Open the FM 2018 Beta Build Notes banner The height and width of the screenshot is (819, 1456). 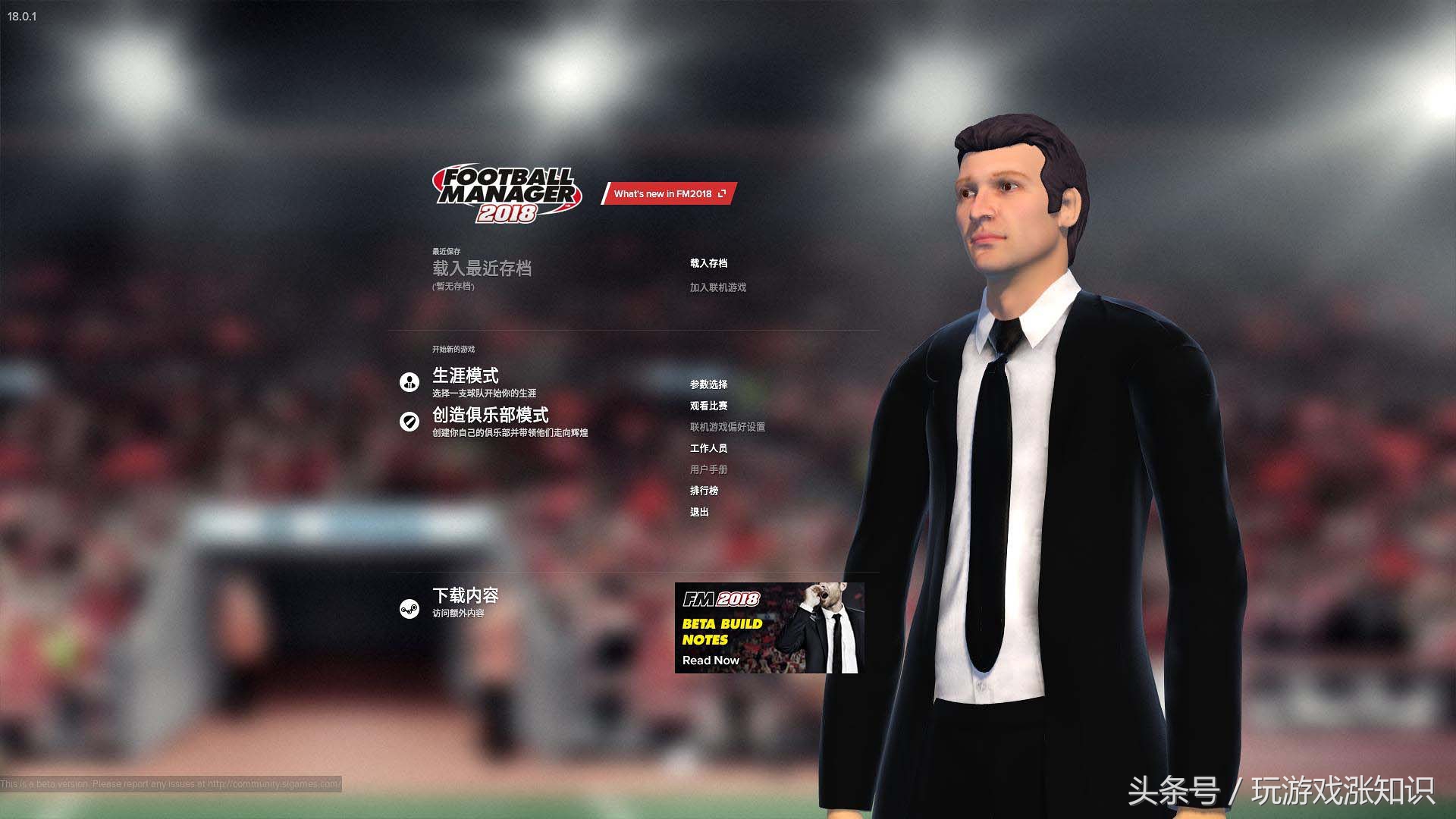tap(769, 628)
